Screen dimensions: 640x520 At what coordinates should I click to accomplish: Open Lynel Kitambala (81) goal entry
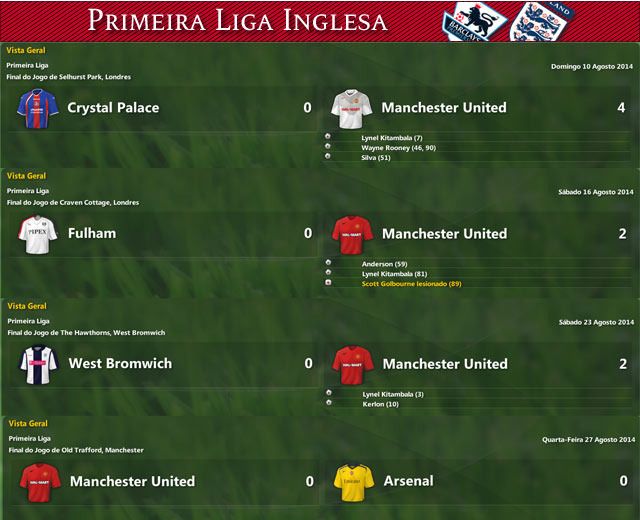[395, 274]
